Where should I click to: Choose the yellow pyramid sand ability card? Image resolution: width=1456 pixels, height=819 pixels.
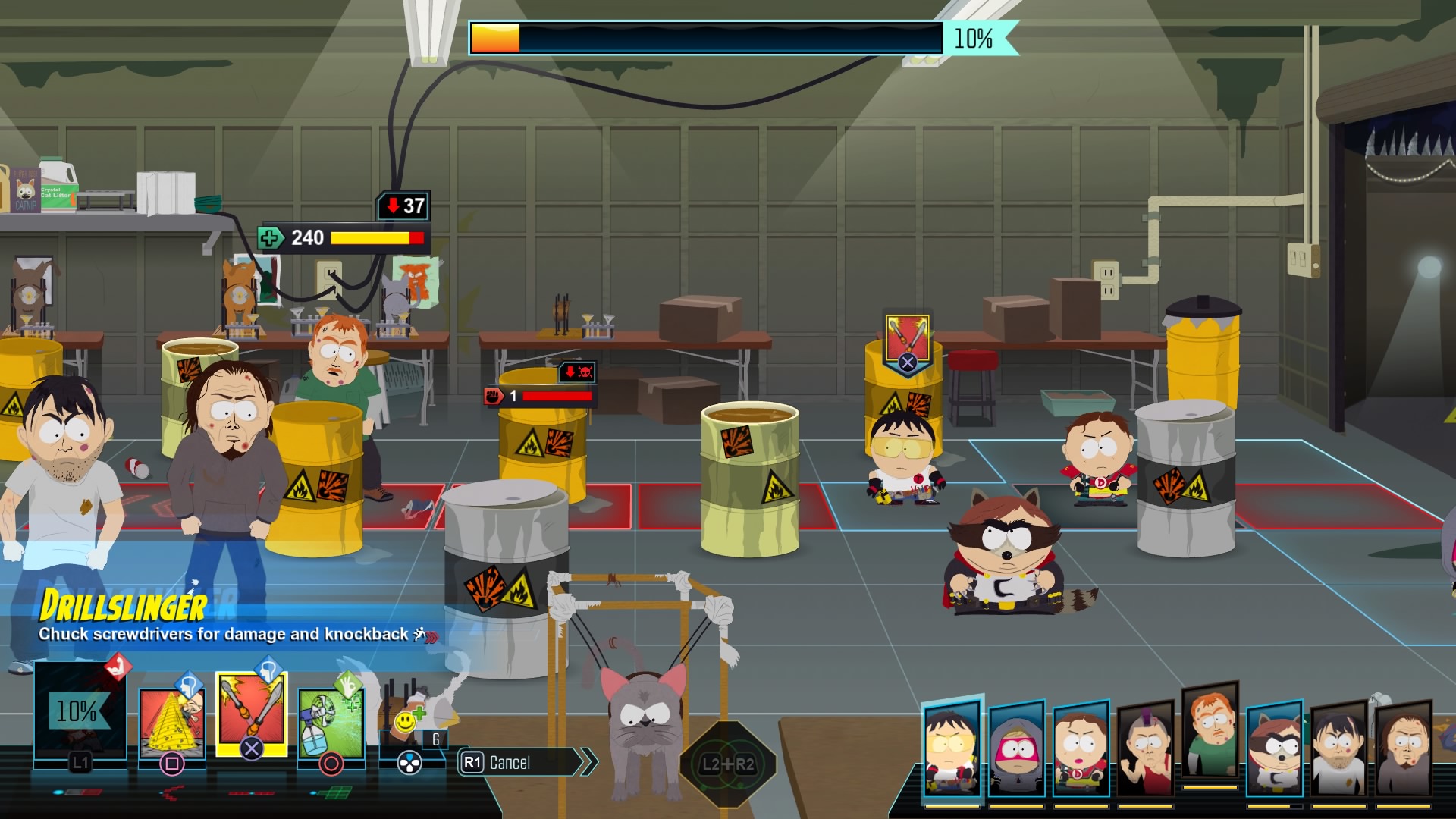click(171, 720)
